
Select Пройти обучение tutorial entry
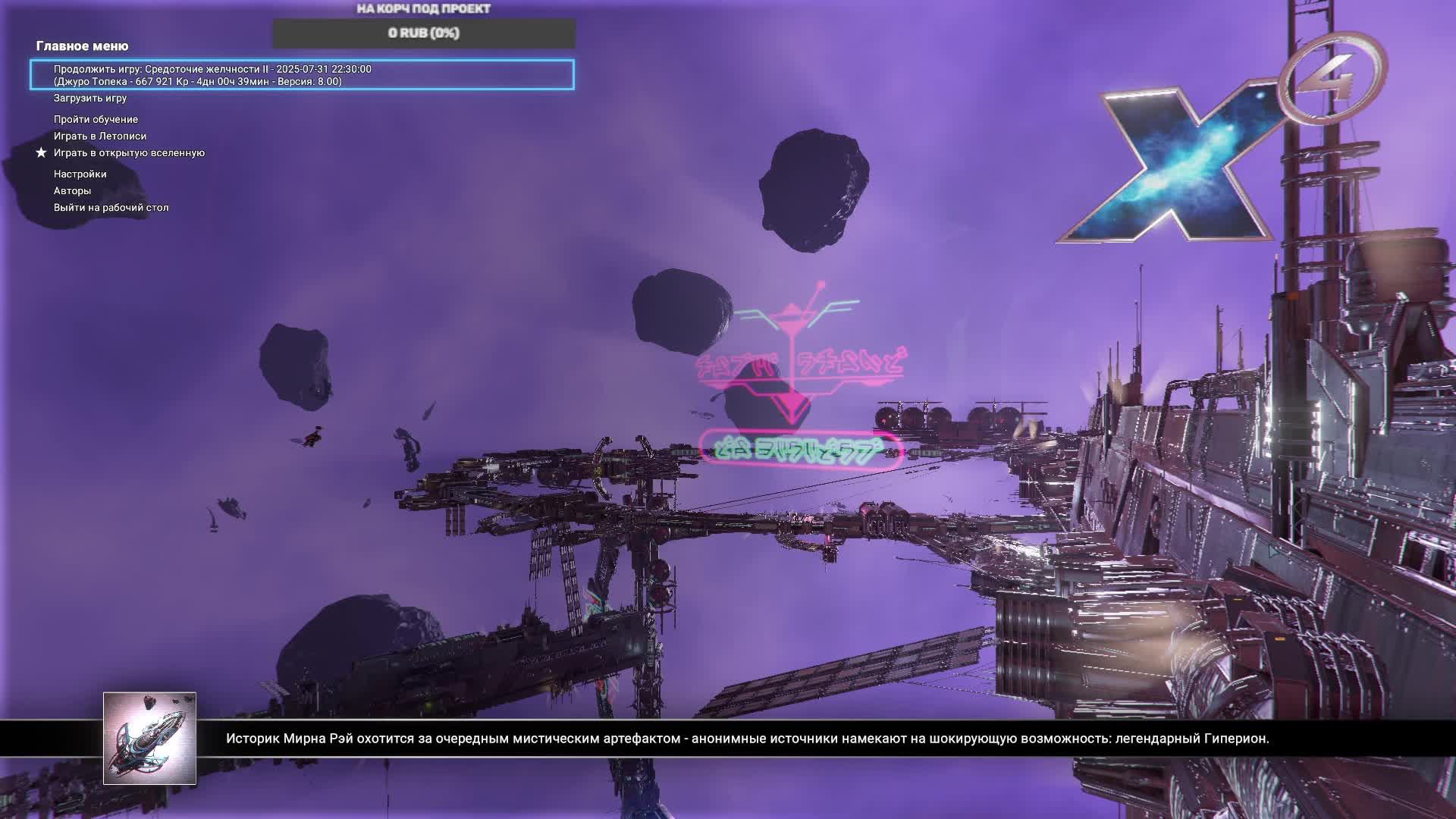96,120
